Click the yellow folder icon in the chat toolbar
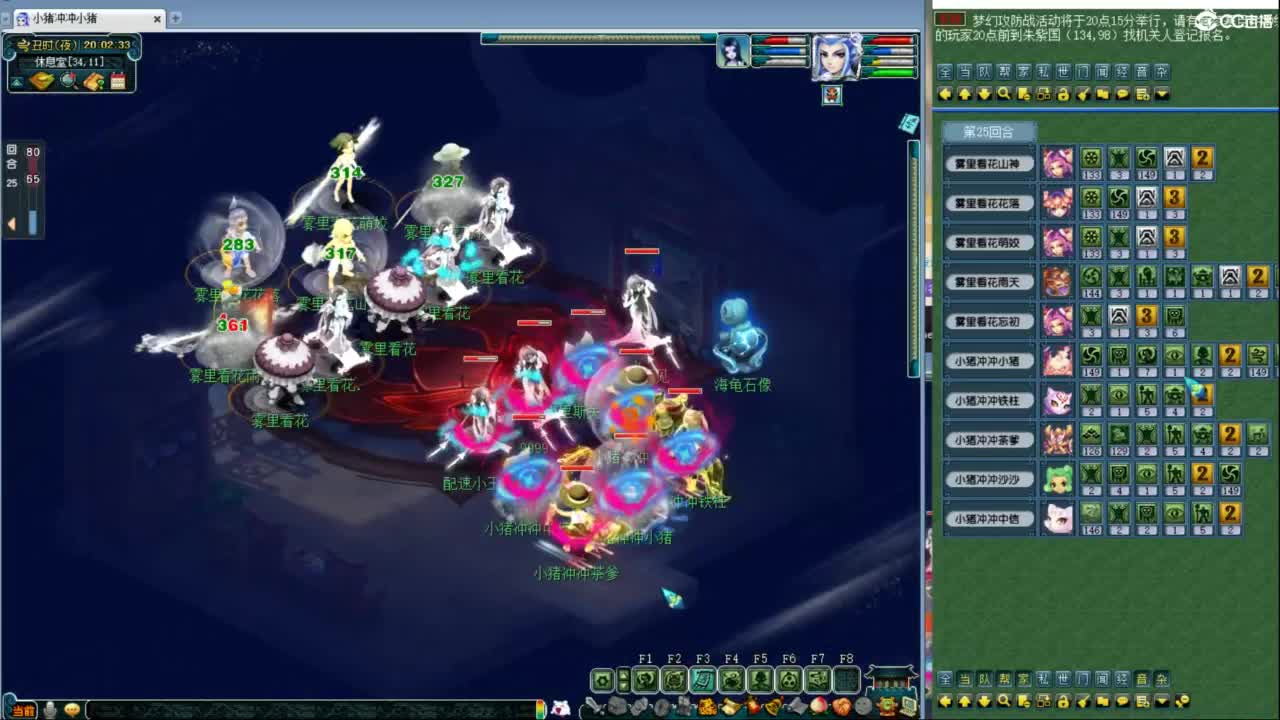 coord(1103,93)
